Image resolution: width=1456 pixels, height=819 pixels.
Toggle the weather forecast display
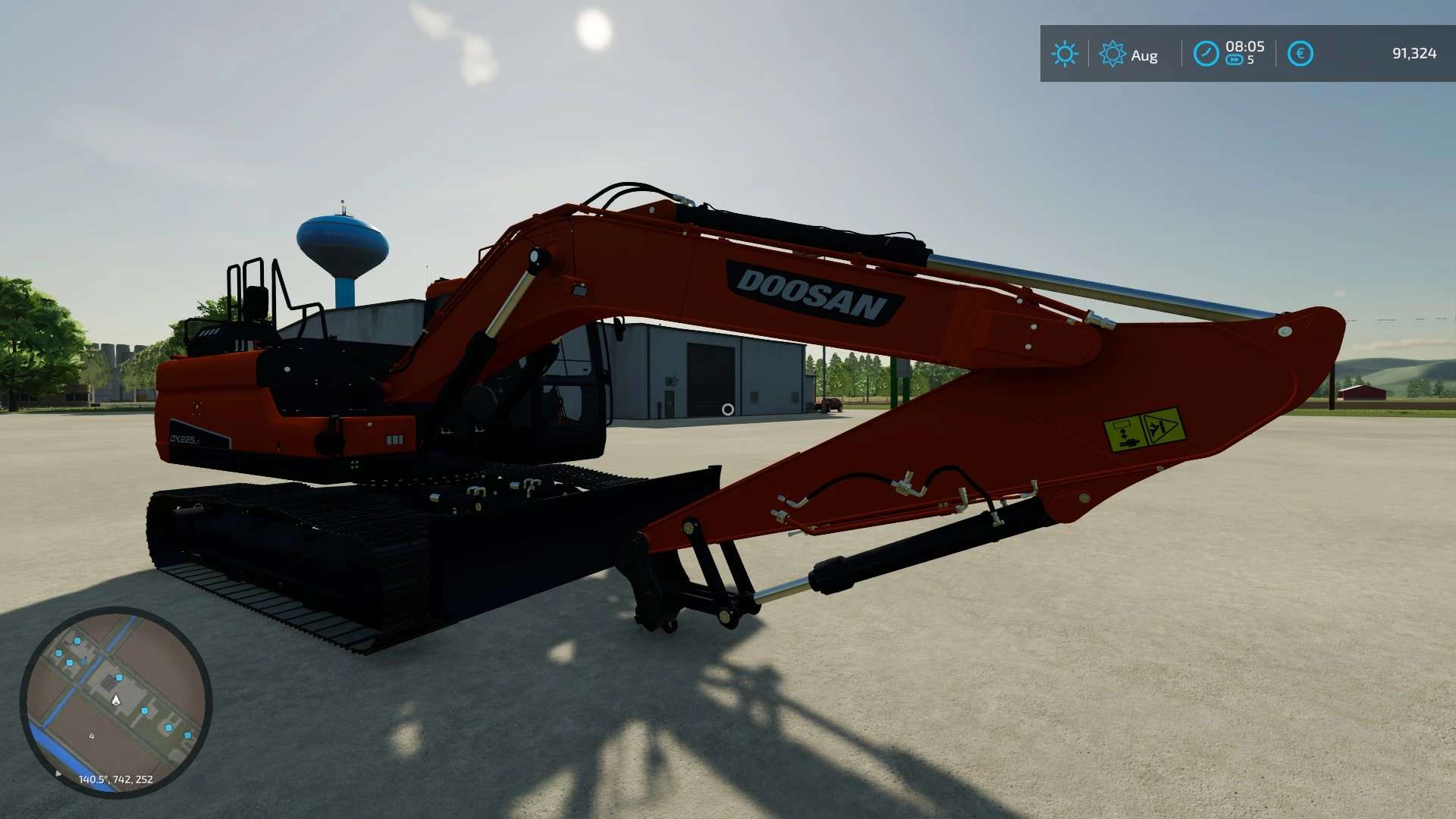1065,54
